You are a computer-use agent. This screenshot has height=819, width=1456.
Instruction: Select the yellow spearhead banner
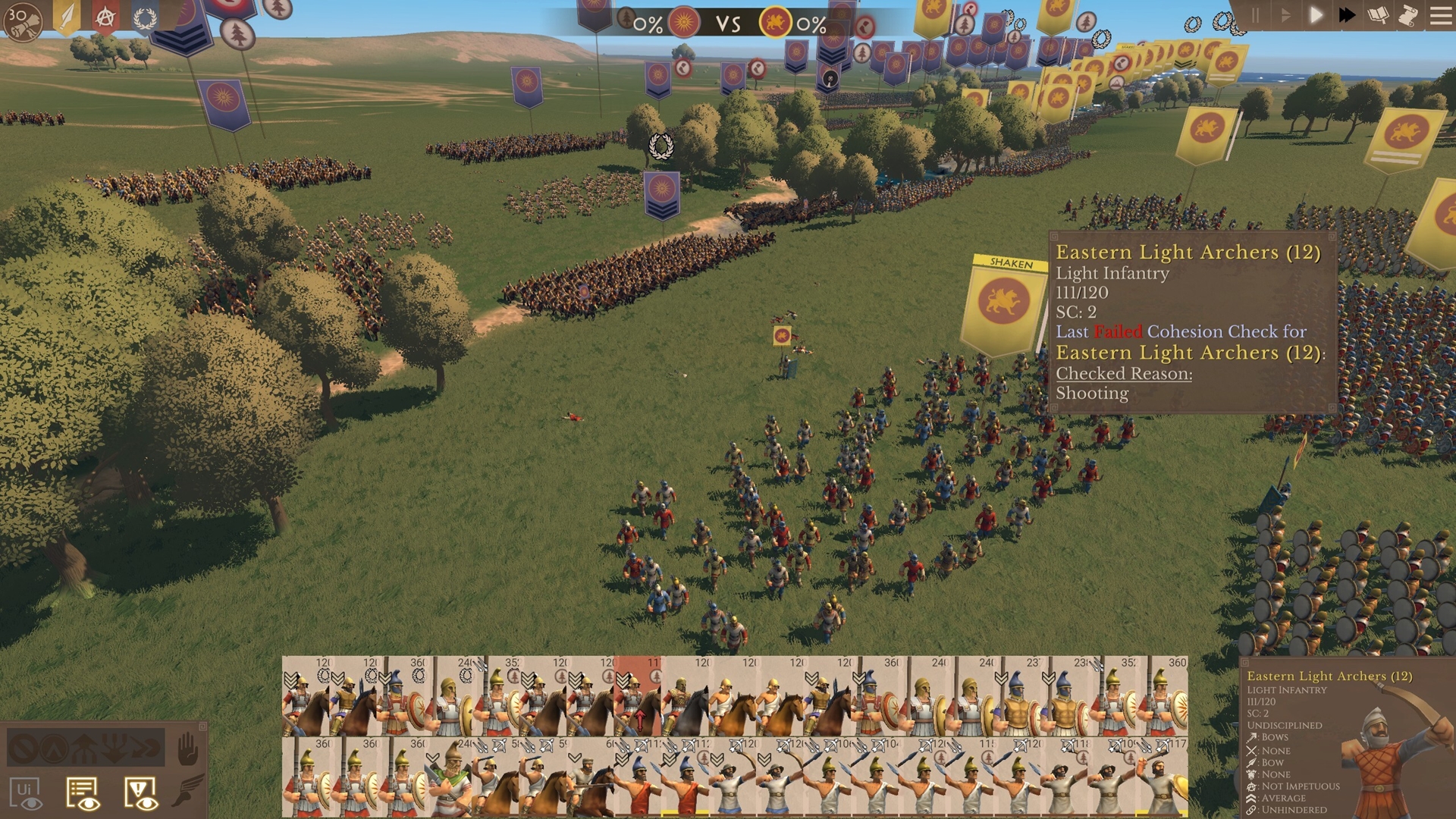tap(67, 17)
